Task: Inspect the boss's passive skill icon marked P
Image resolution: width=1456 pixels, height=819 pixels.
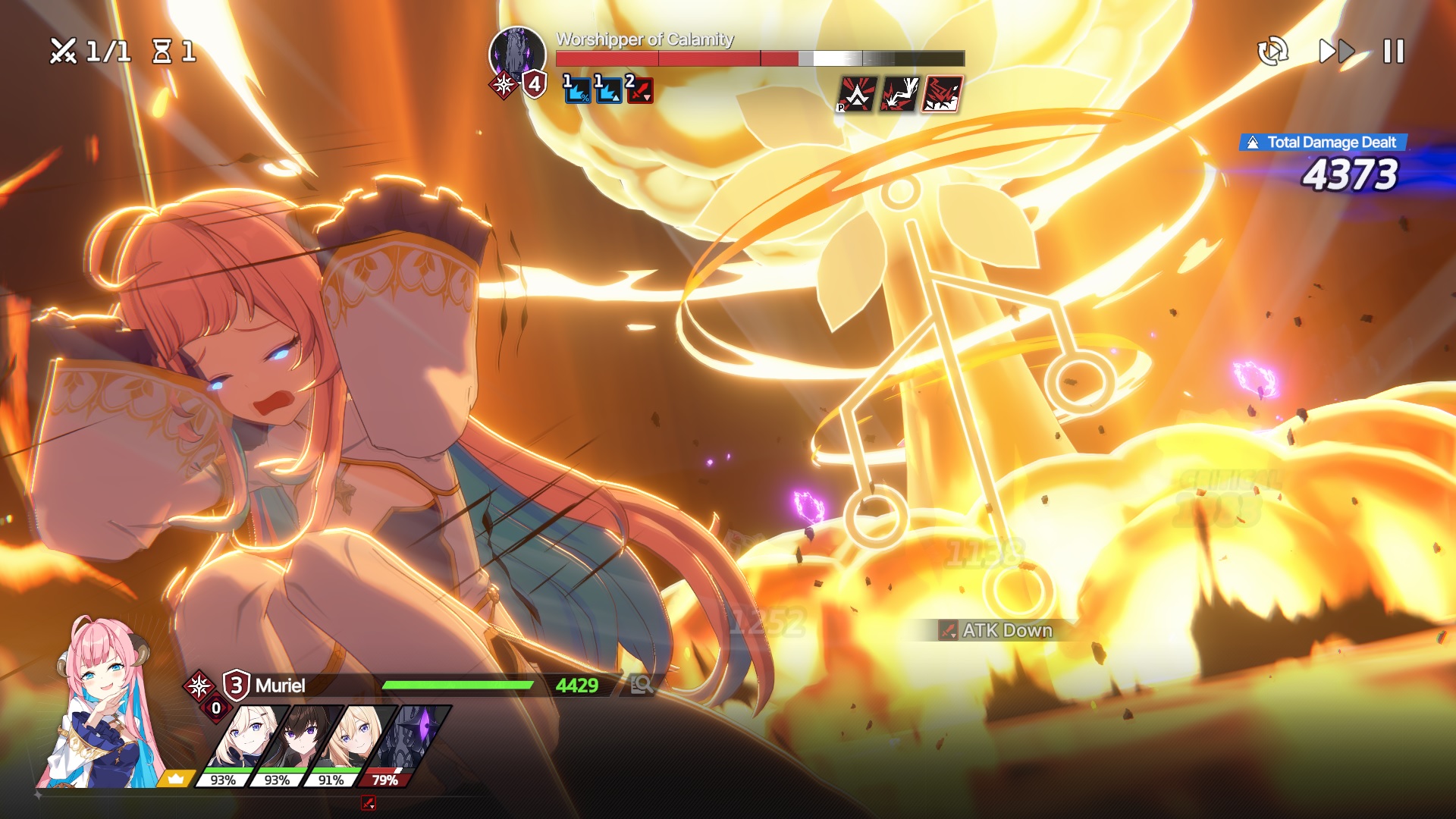Action: 857,95
